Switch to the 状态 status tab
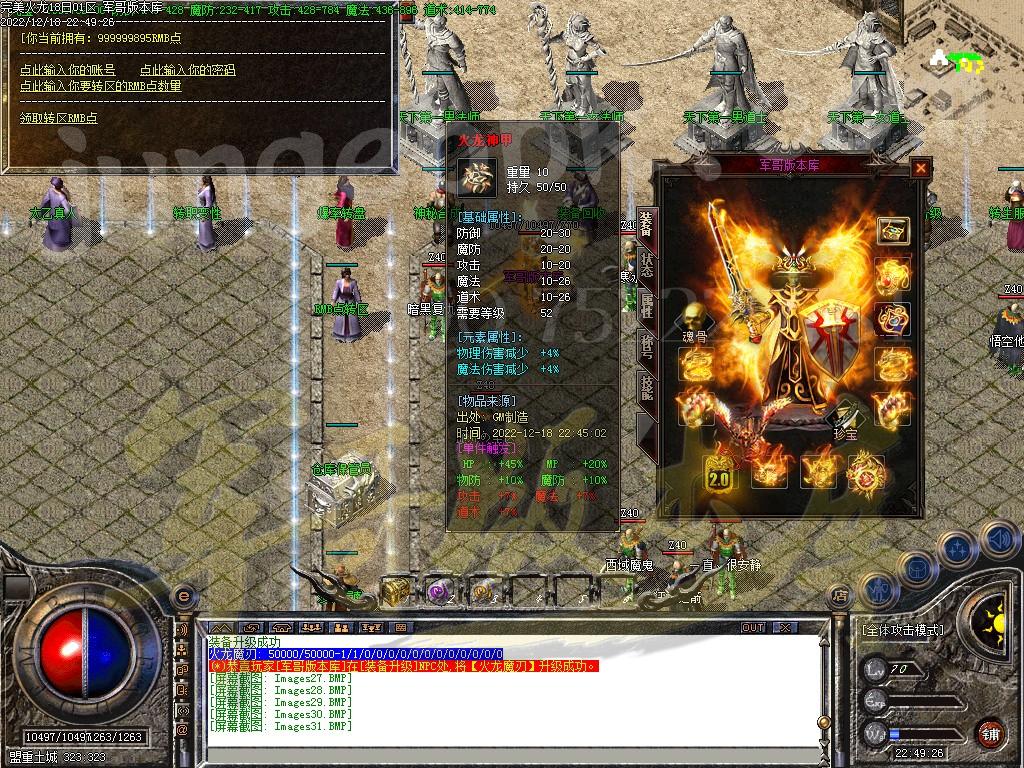The image size is (1024, 768). tap(647, 267)
